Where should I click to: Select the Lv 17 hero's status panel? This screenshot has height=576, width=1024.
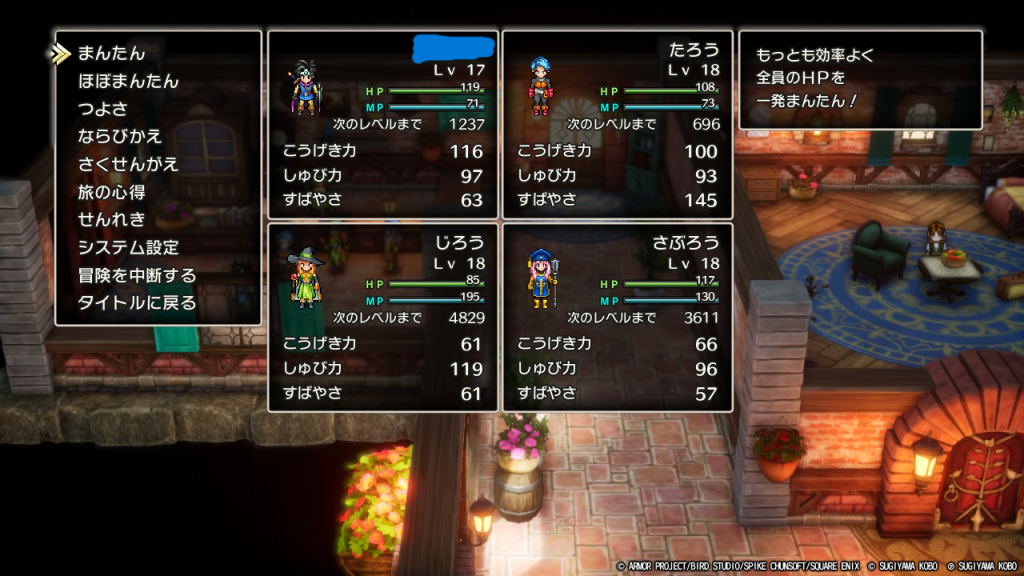(x=383, y=124)
